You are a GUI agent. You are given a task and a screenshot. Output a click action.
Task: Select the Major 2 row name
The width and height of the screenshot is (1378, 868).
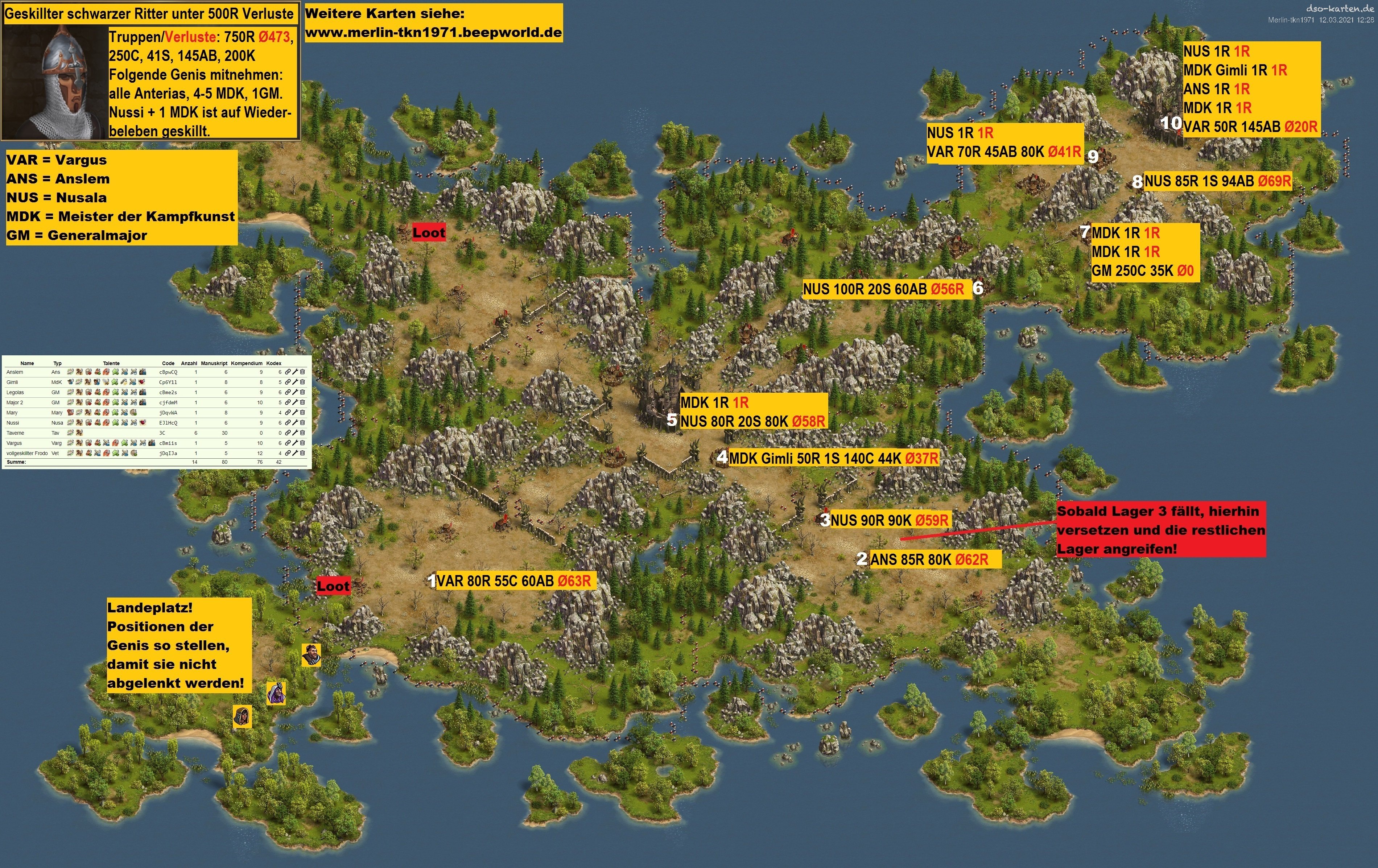tap(15, 402)
